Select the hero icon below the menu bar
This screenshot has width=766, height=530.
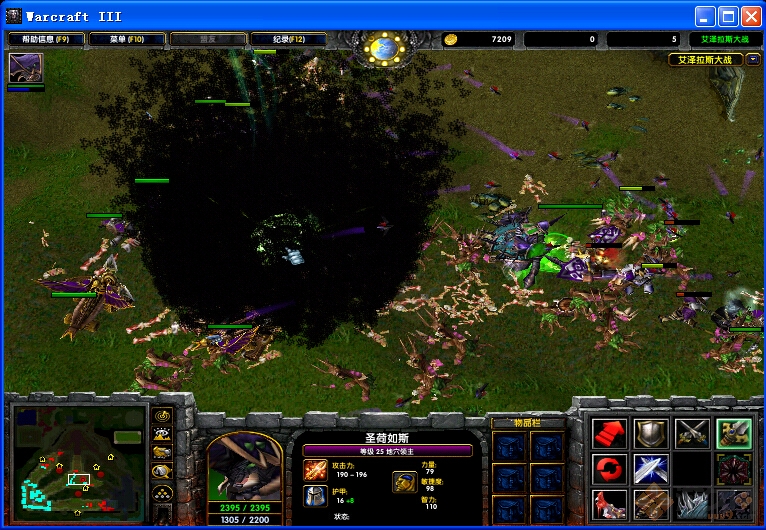click(x=25, y=69)
